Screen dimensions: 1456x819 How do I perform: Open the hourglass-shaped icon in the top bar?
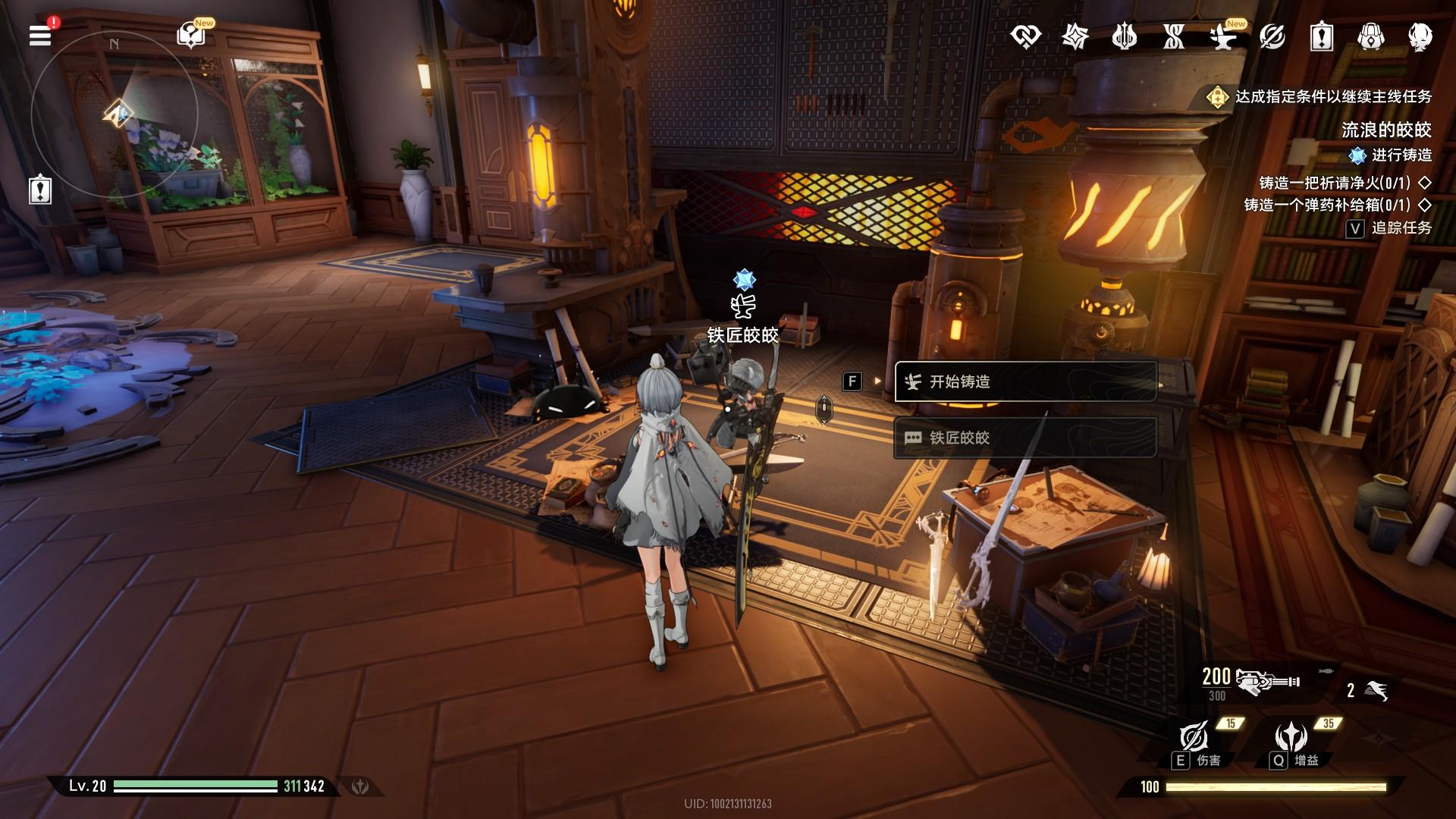pos(1173,36)
